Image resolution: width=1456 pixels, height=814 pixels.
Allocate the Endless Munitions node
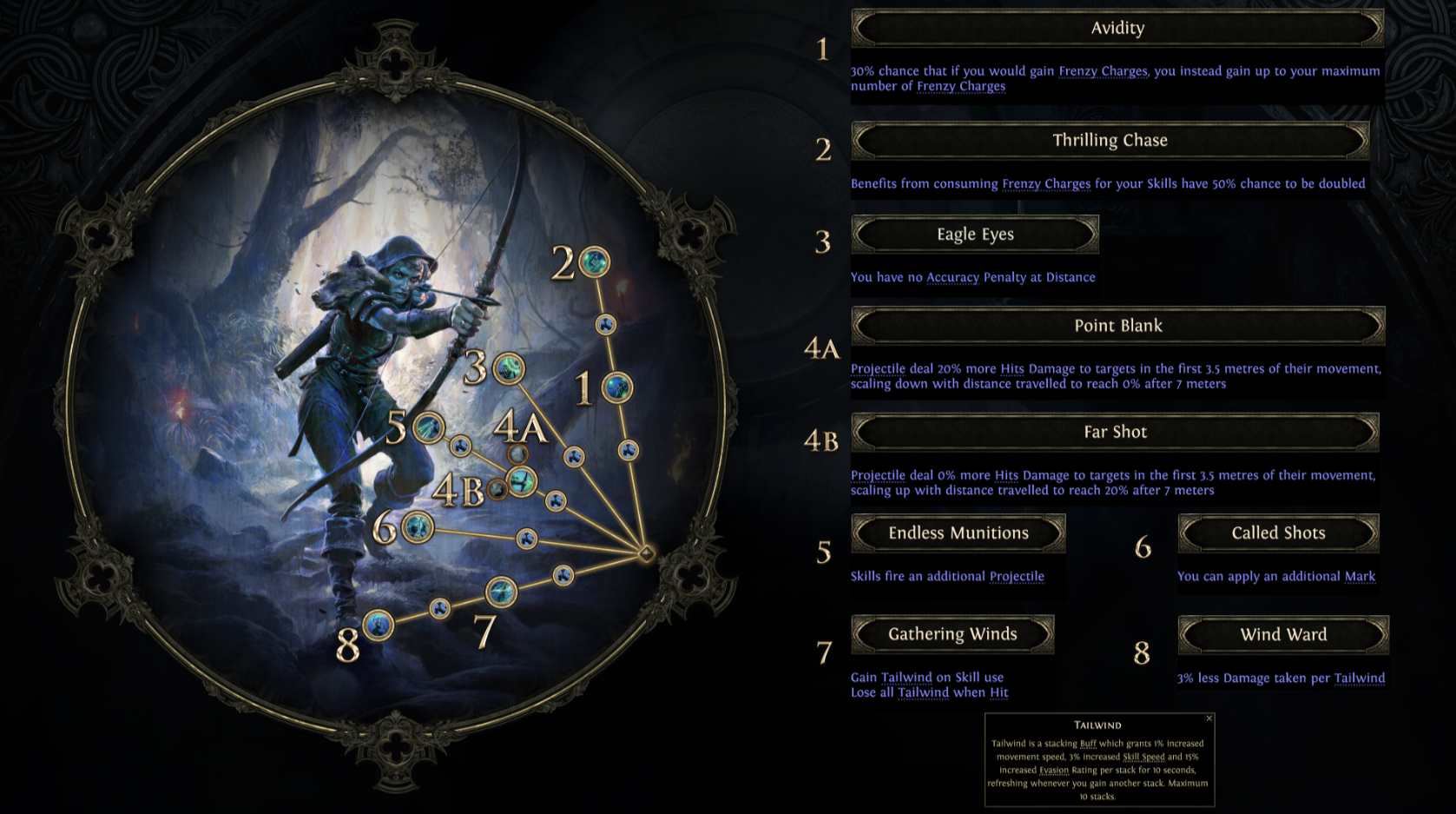[427, 427]
